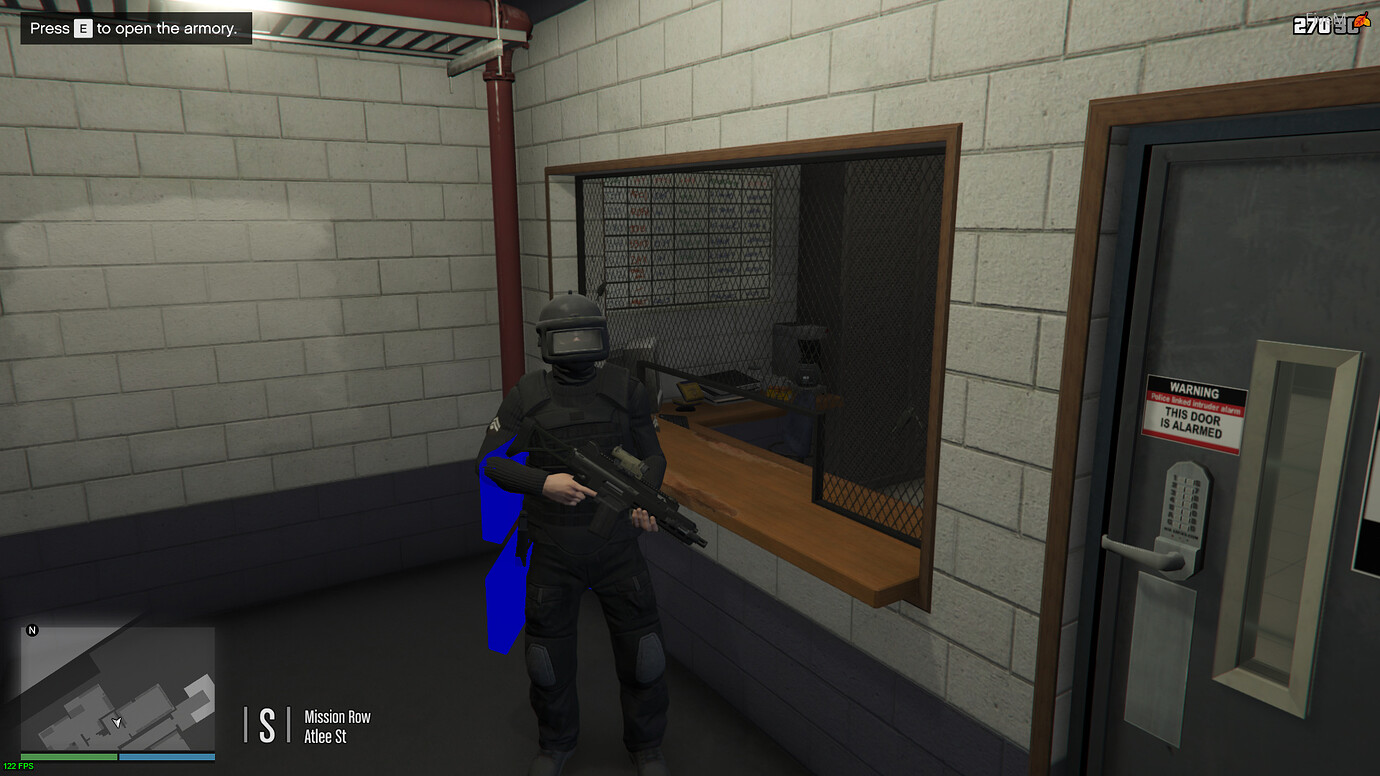Click the WARNING alarm sticker on the door
The width and height of the screenshot is (1380, 776).
[x=1194, y=411]
